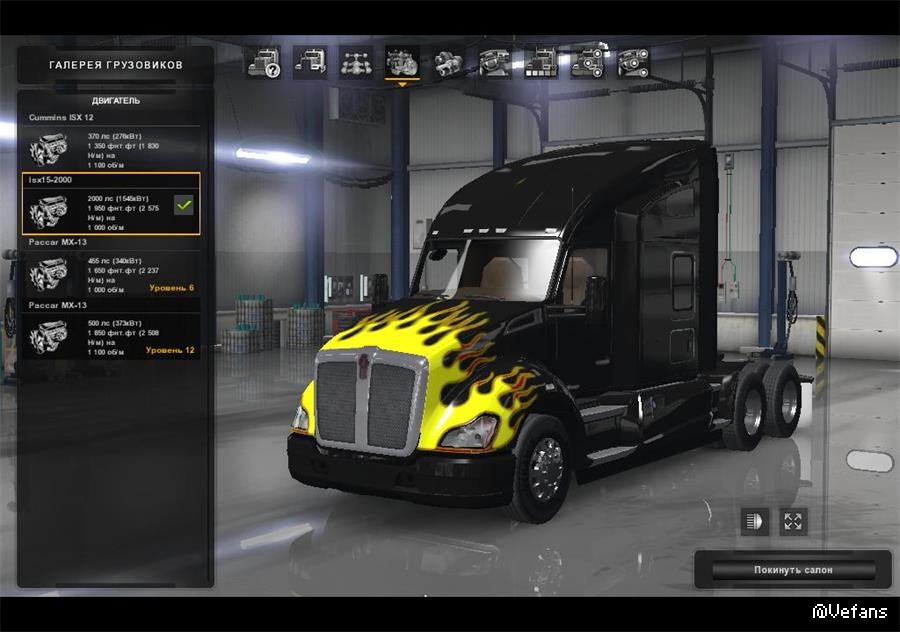Leave the dealership with Покинуть салон

[x=793, y=570]
